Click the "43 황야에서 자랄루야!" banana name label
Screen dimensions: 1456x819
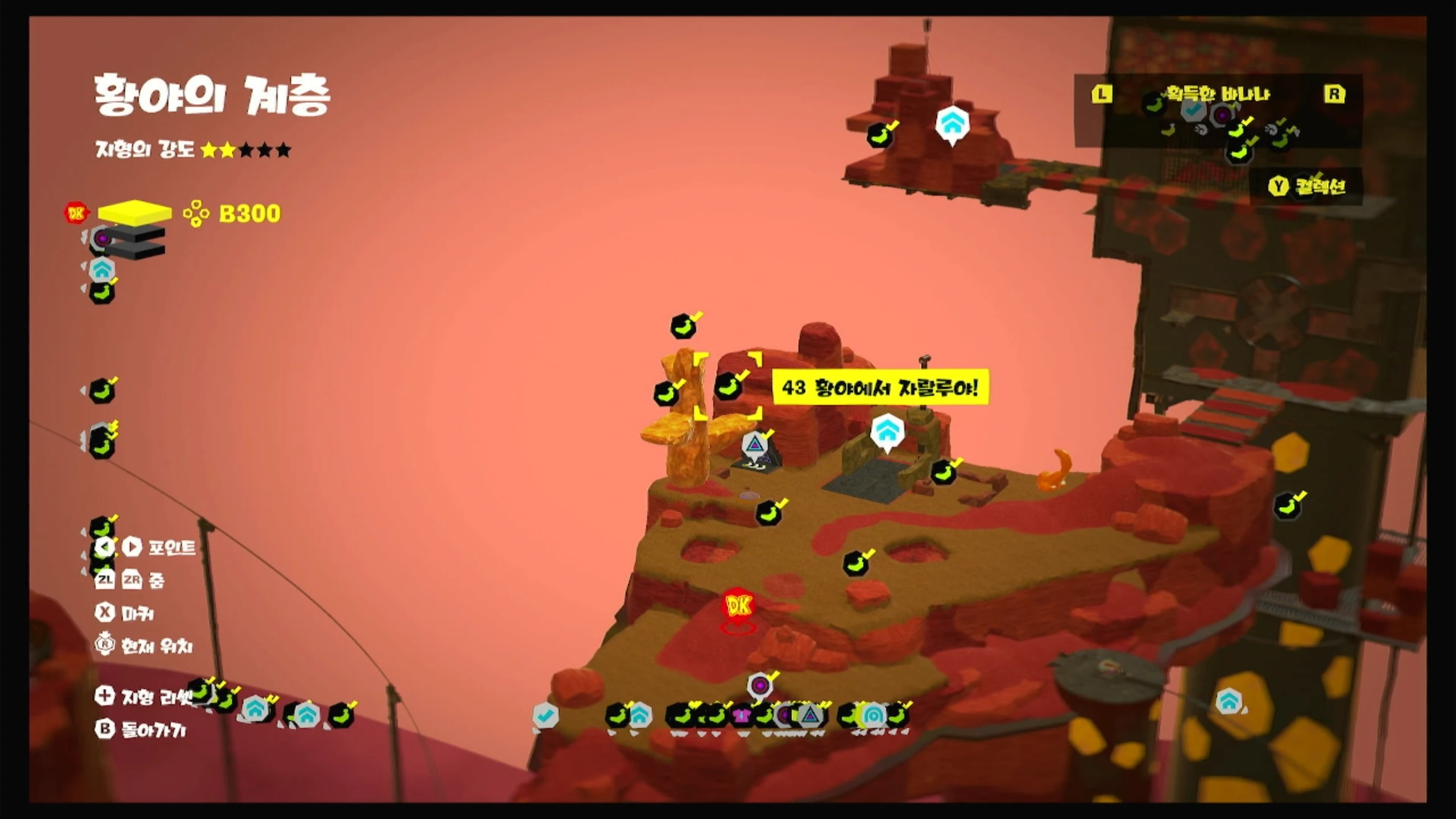coord(880,388)
